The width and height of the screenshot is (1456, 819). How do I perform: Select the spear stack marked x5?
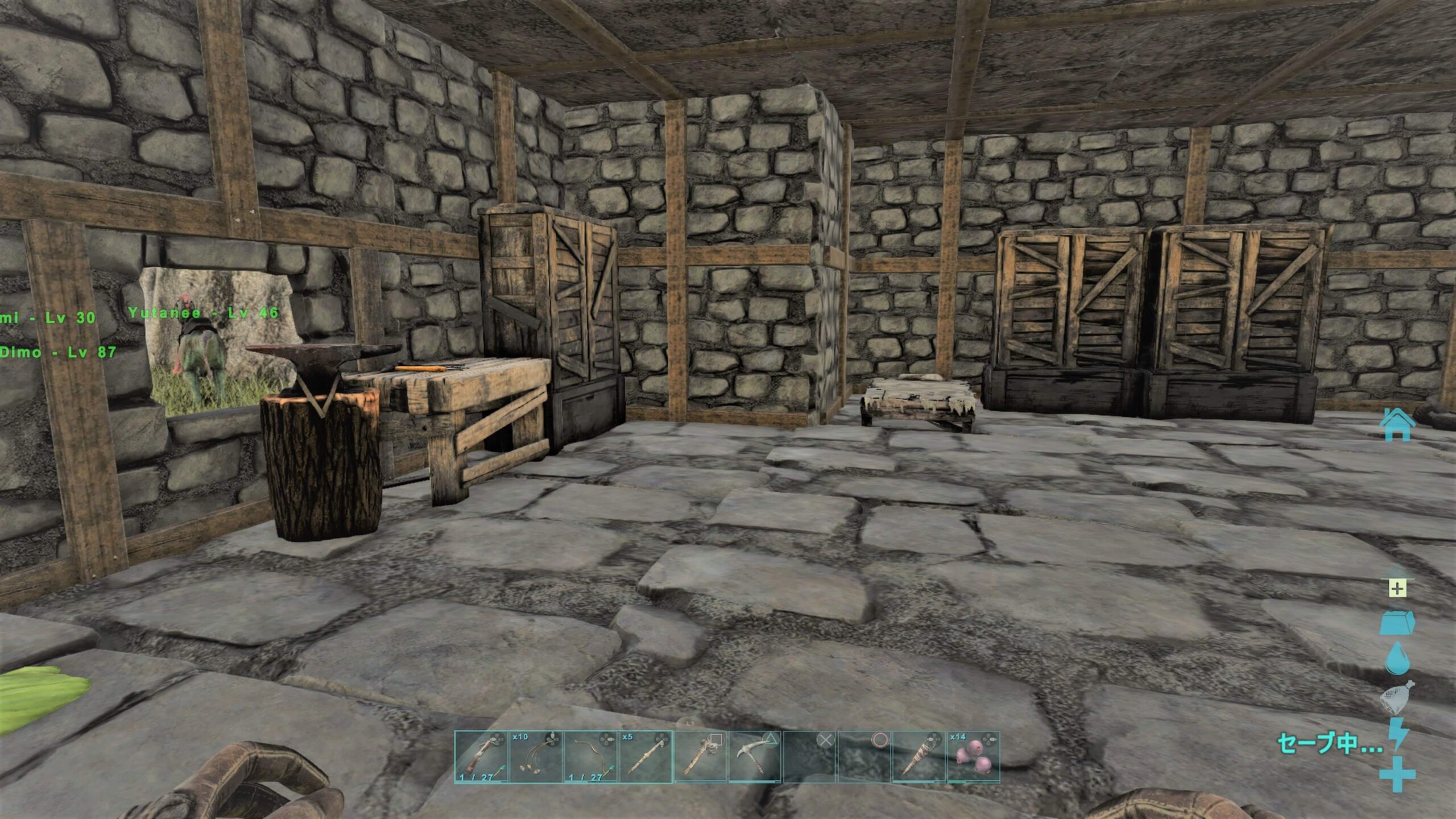[645, 757]
